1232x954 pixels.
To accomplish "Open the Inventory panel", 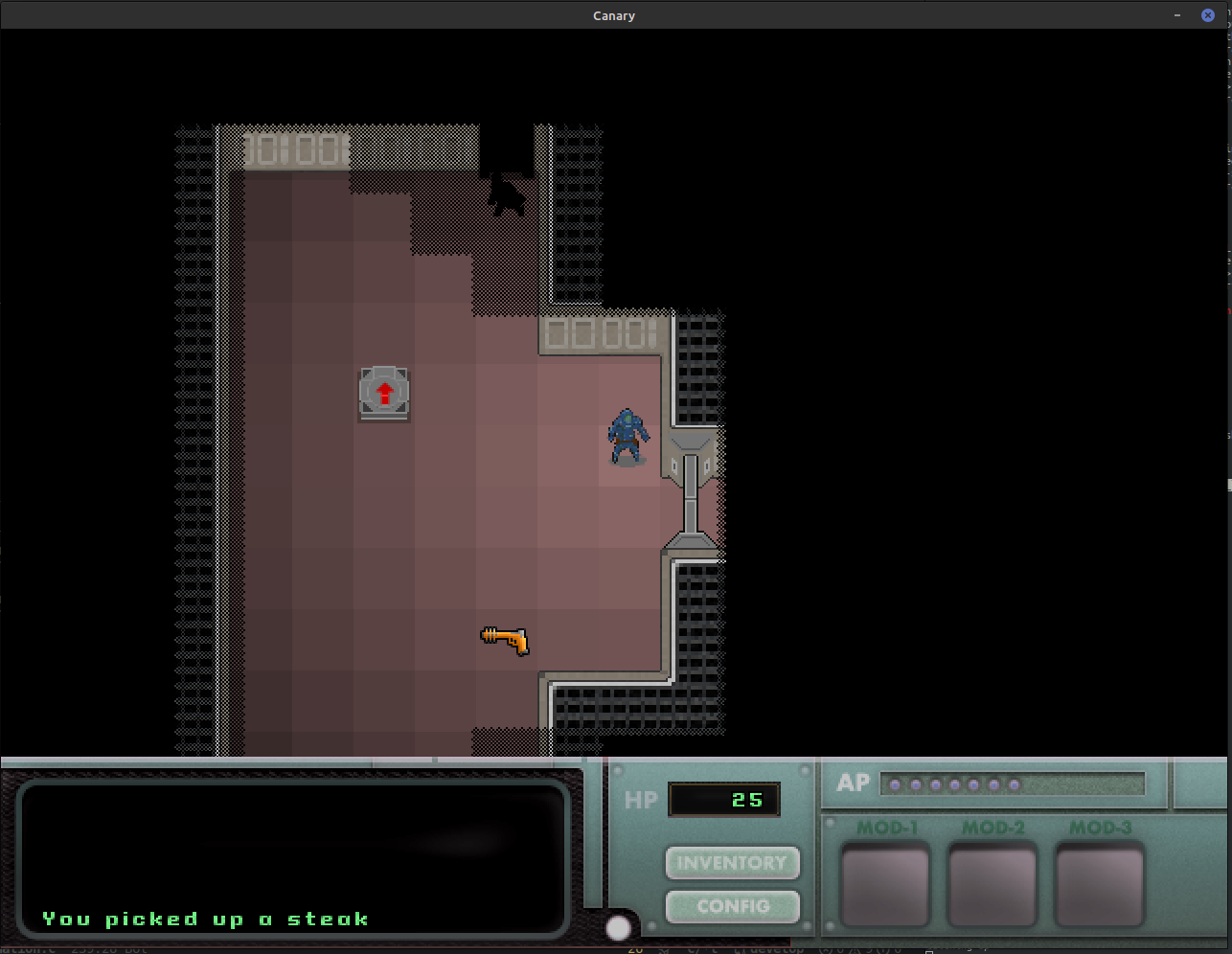I will pyautogui.click(x=732, y=863).
